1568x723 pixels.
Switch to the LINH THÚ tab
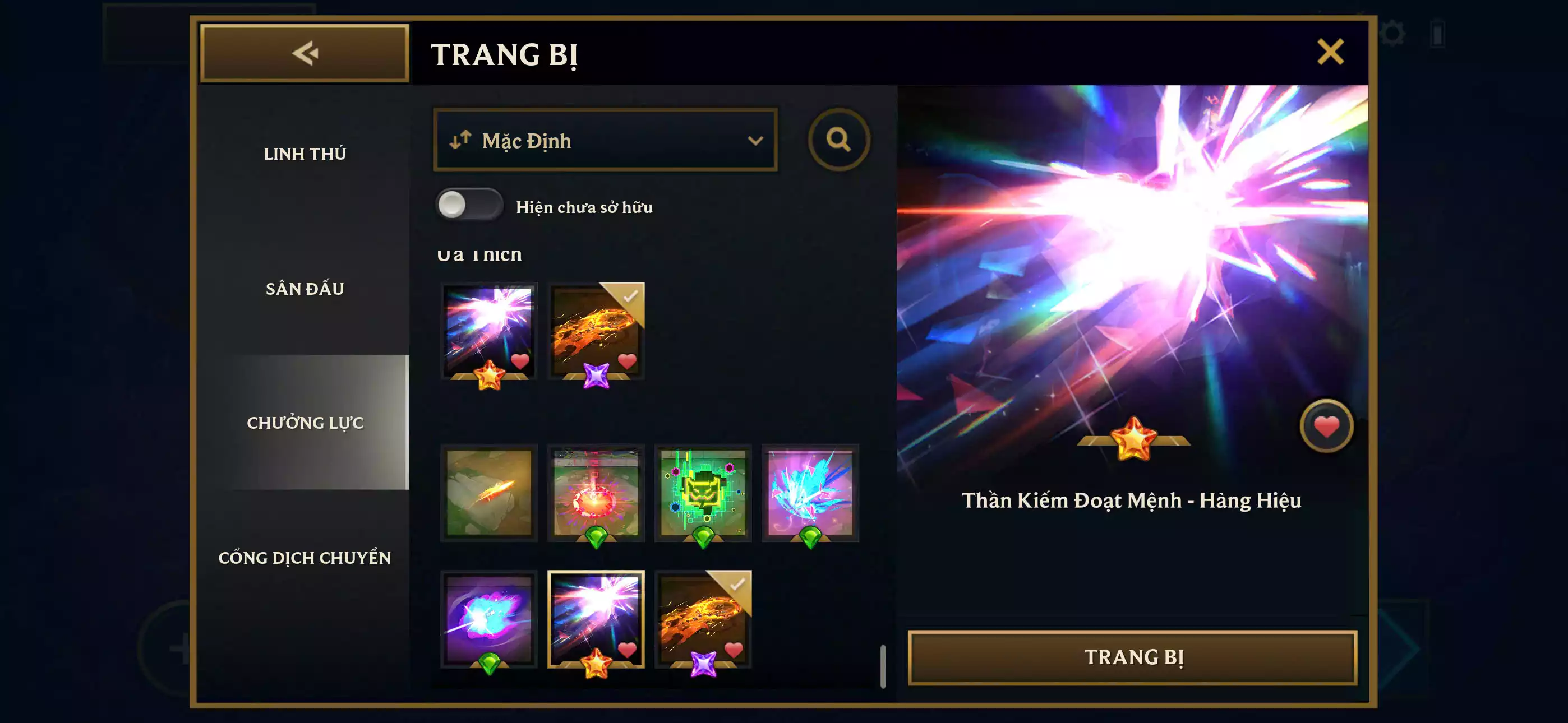(x=306, y=154)
